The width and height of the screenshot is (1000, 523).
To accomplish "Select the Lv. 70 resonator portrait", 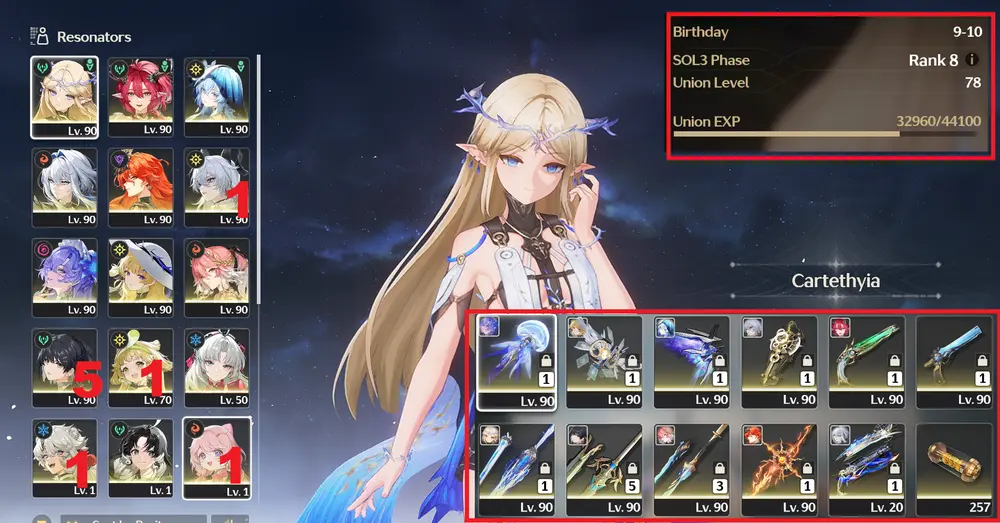I will coord(140,367).
